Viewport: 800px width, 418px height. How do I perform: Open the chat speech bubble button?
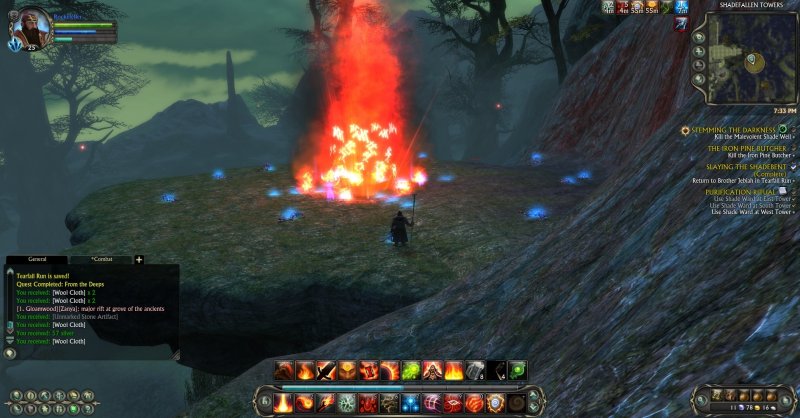pyautogui.click(x=10, y=351)
